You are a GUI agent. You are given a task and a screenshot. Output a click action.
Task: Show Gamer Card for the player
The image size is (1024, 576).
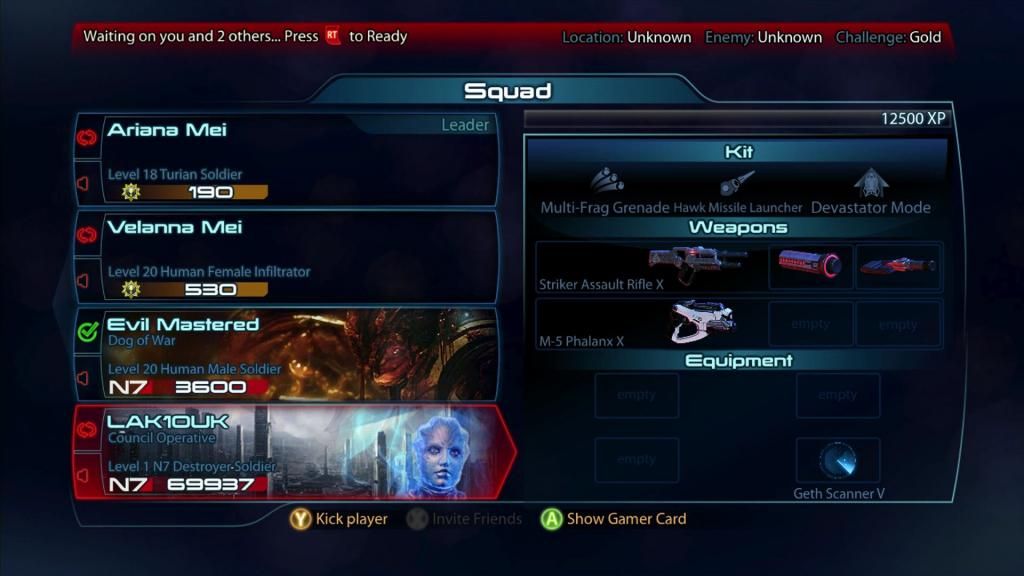[614, 519]
